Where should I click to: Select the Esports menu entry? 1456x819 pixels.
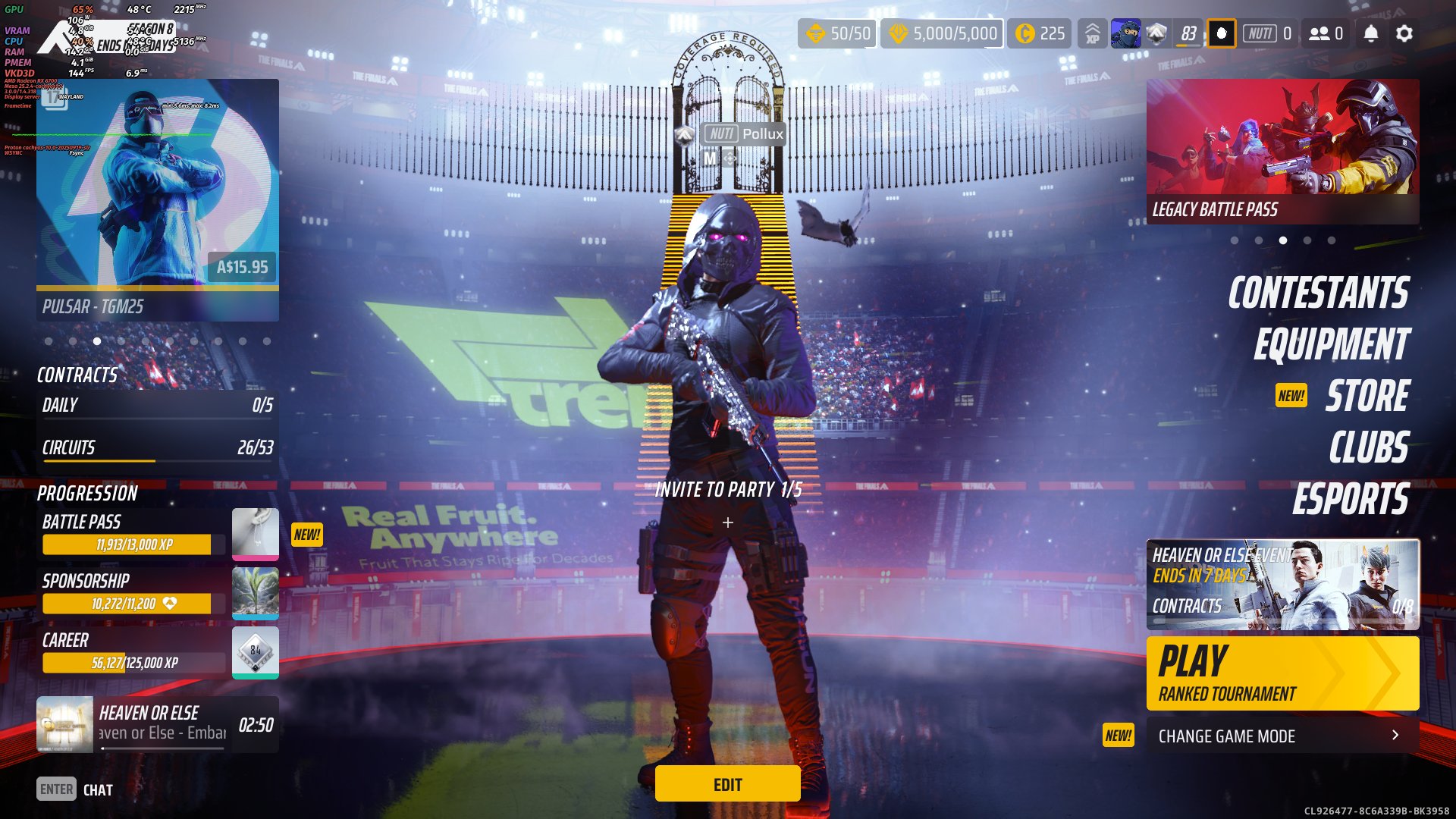click(x=1350, y=499)
